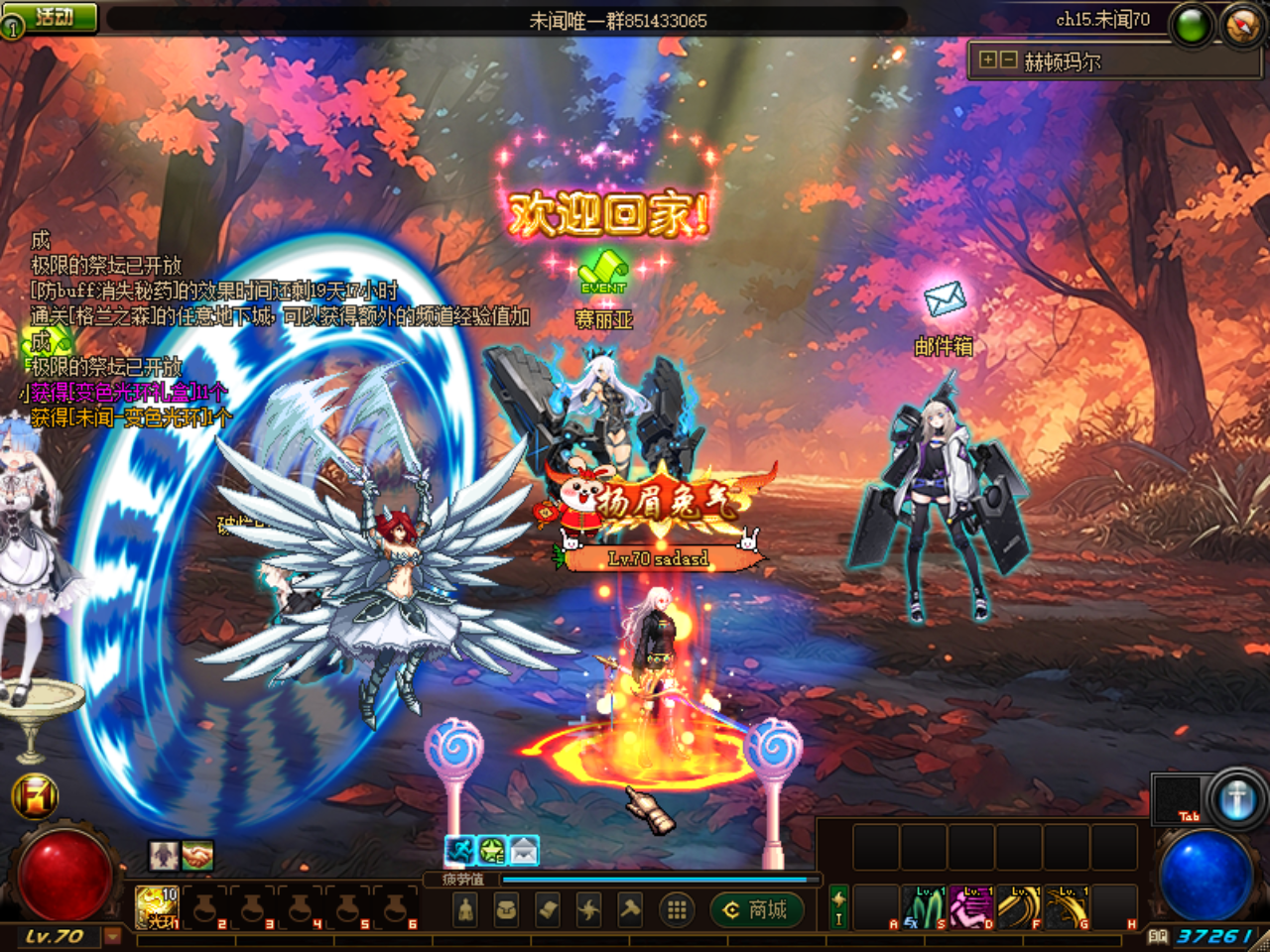Open the inventory bag icon
1270x952 pixels.
click(508, 908)
